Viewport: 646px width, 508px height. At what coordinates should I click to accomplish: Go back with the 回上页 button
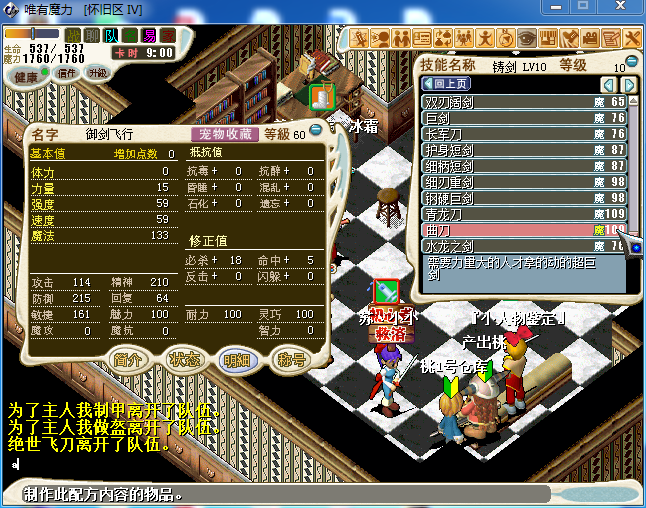pos(447,84)
